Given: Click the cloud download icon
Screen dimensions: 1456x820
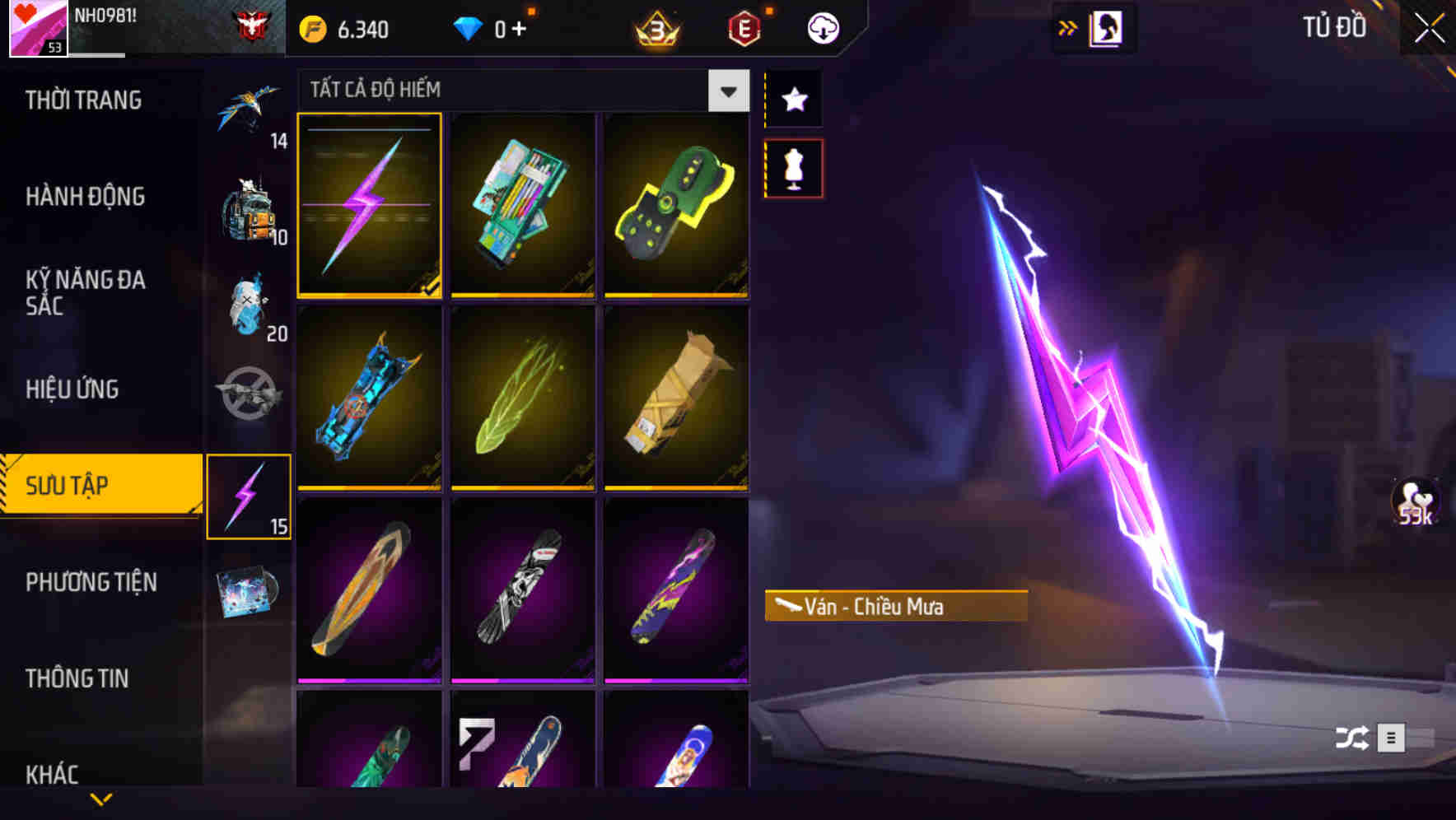Looking at the screenshot, I should point(823,27).
